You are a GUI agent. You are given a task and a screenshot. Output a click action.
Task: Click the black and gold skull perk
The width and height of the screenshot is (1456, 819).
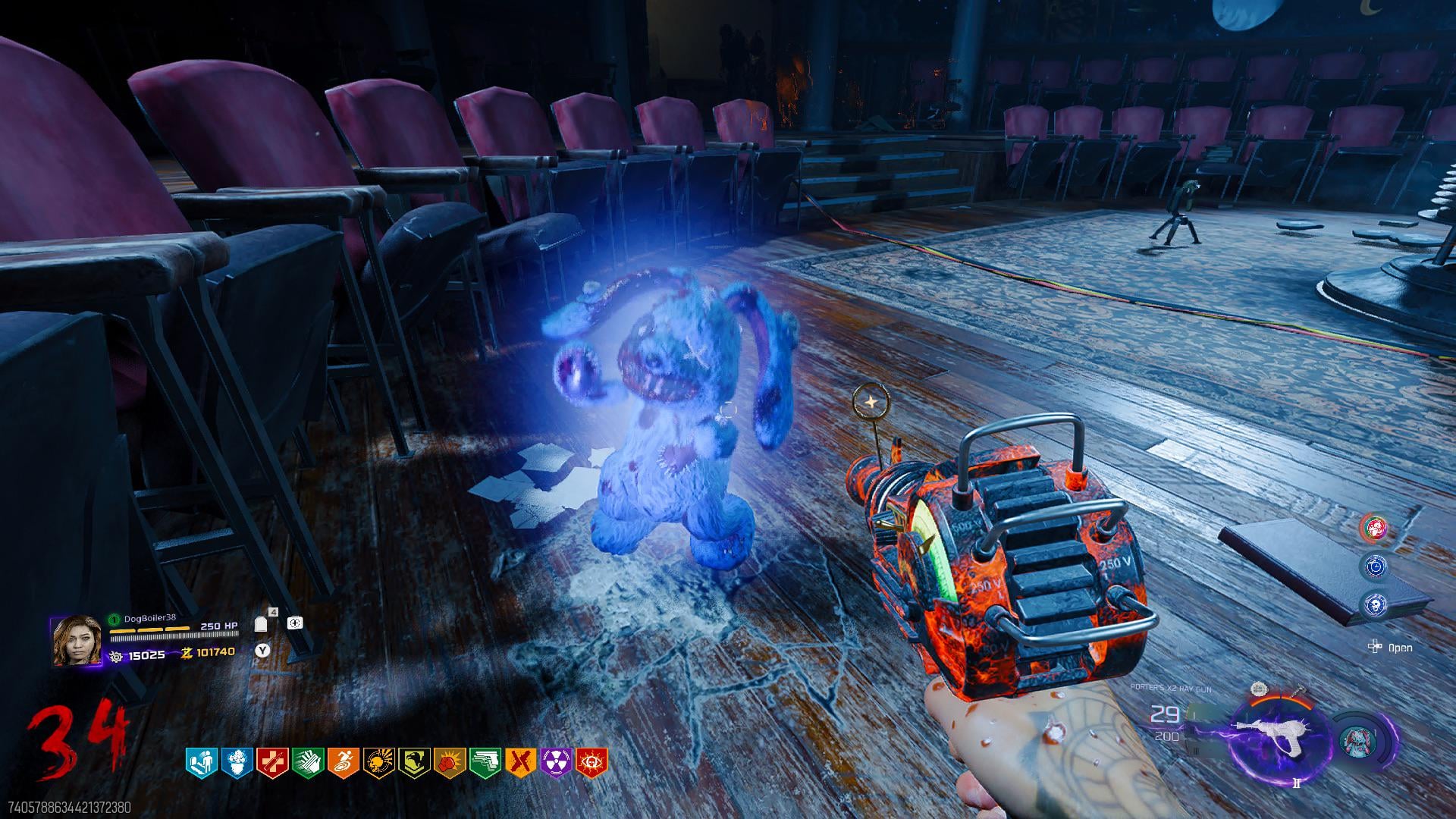[x=378, y=761]
